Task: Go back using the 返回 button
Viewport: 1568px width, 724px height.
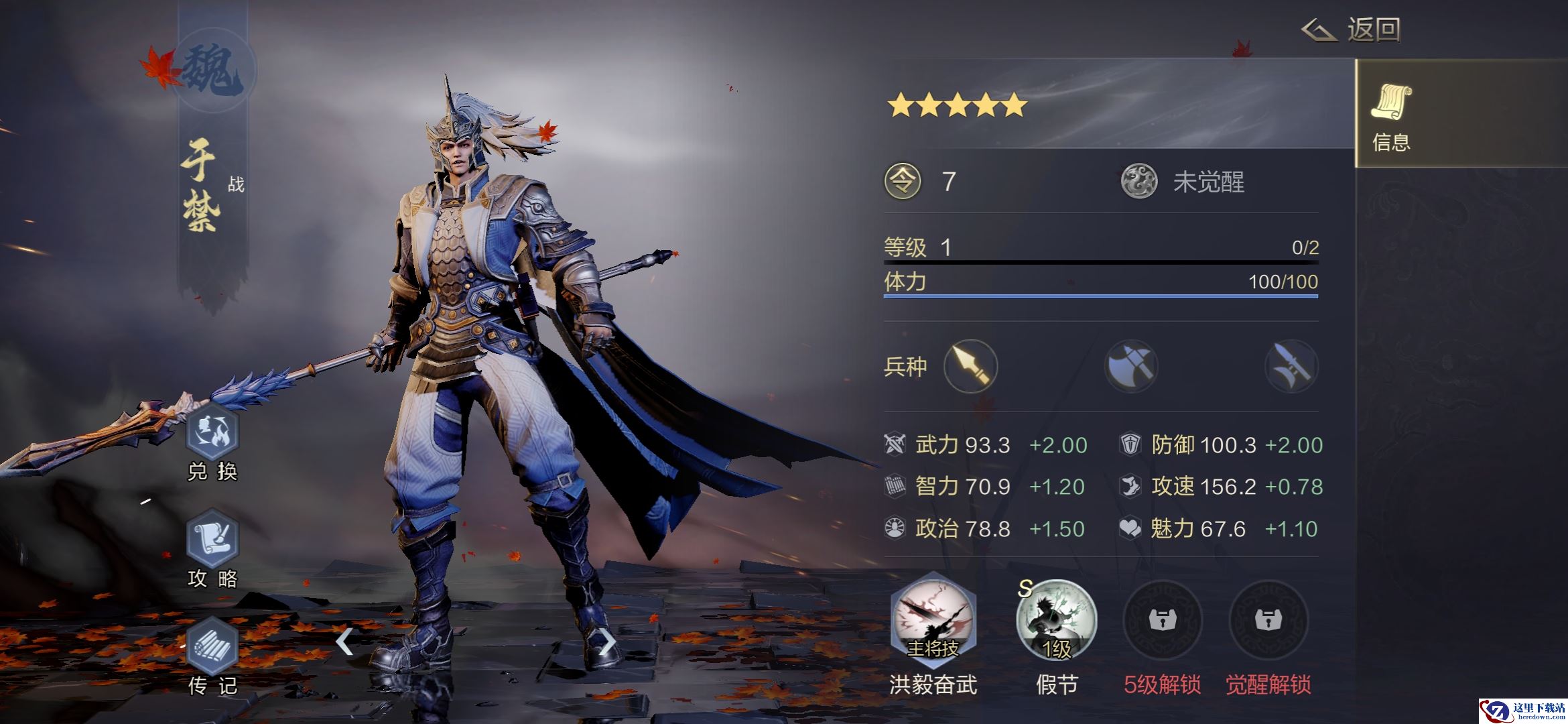Action: point(1352,30)
